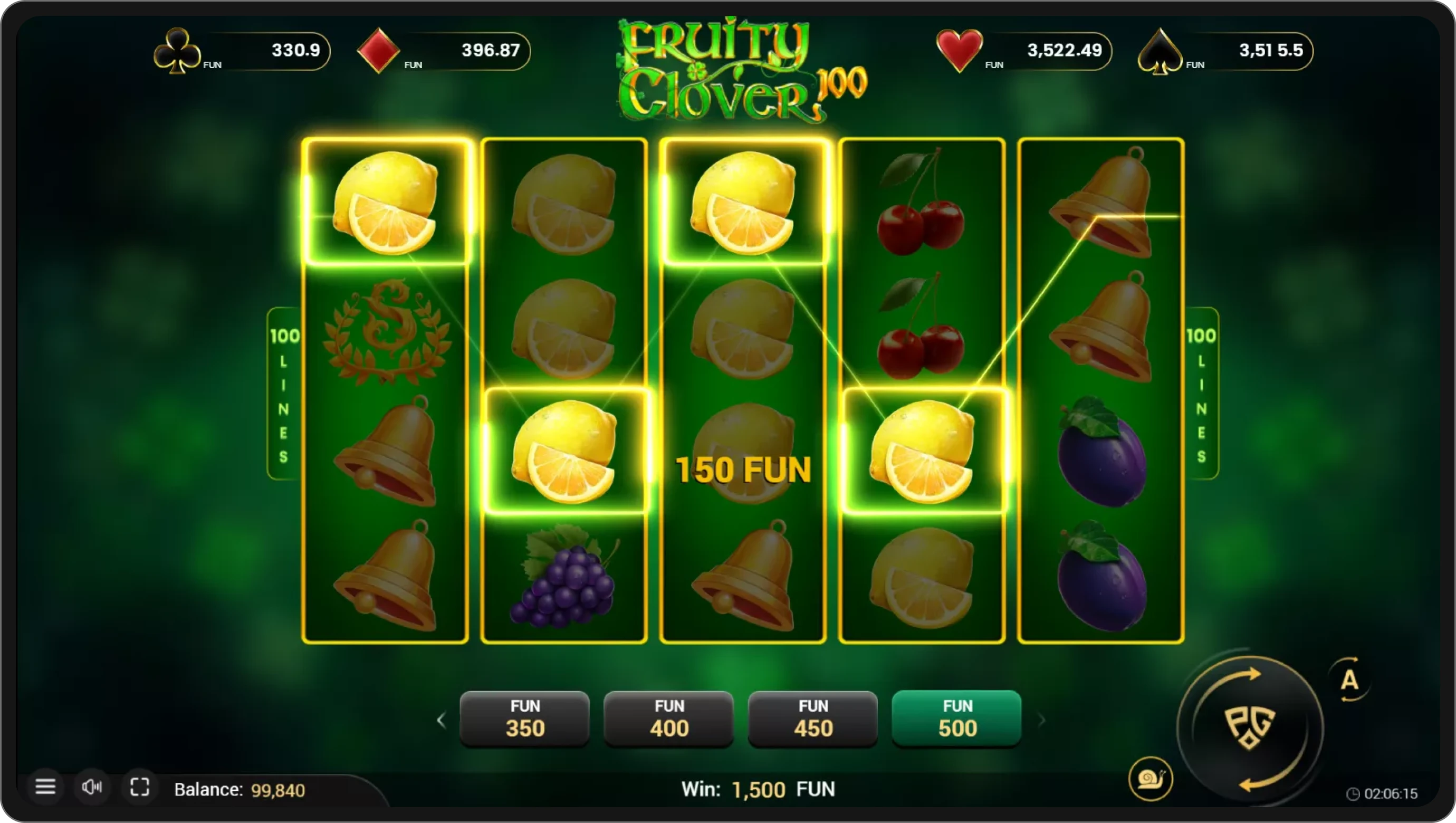This screenshot has height=823, width=1456.
Task: Click the Balance 99,840 display
Action: point(240,790)
